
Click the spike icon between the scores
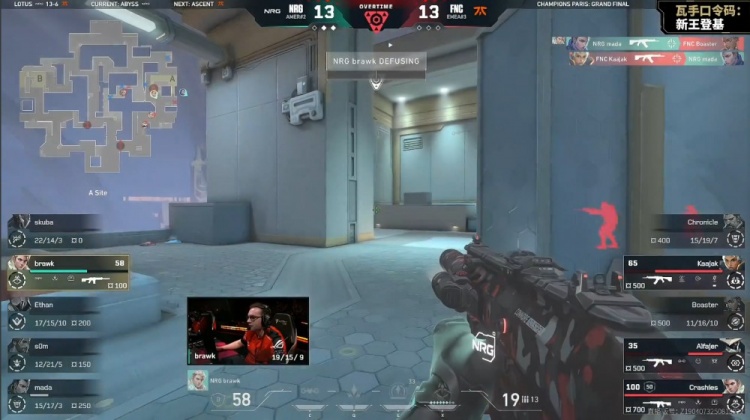pos(376,16)
